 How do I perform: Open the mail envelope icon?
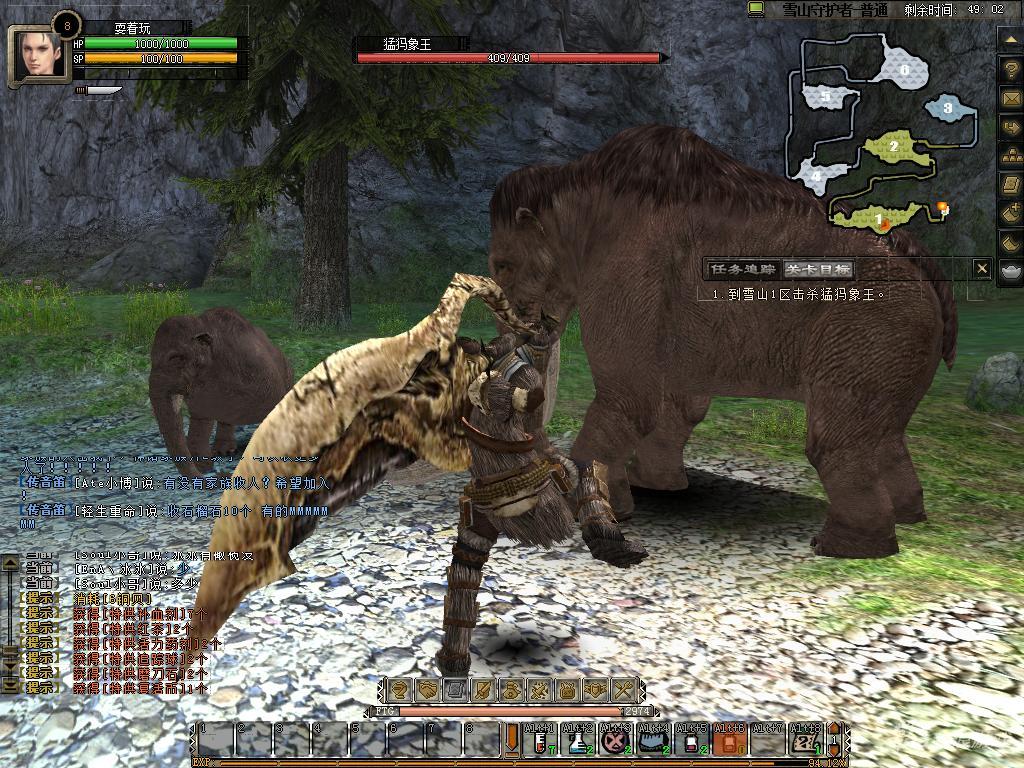point(1010,98)
